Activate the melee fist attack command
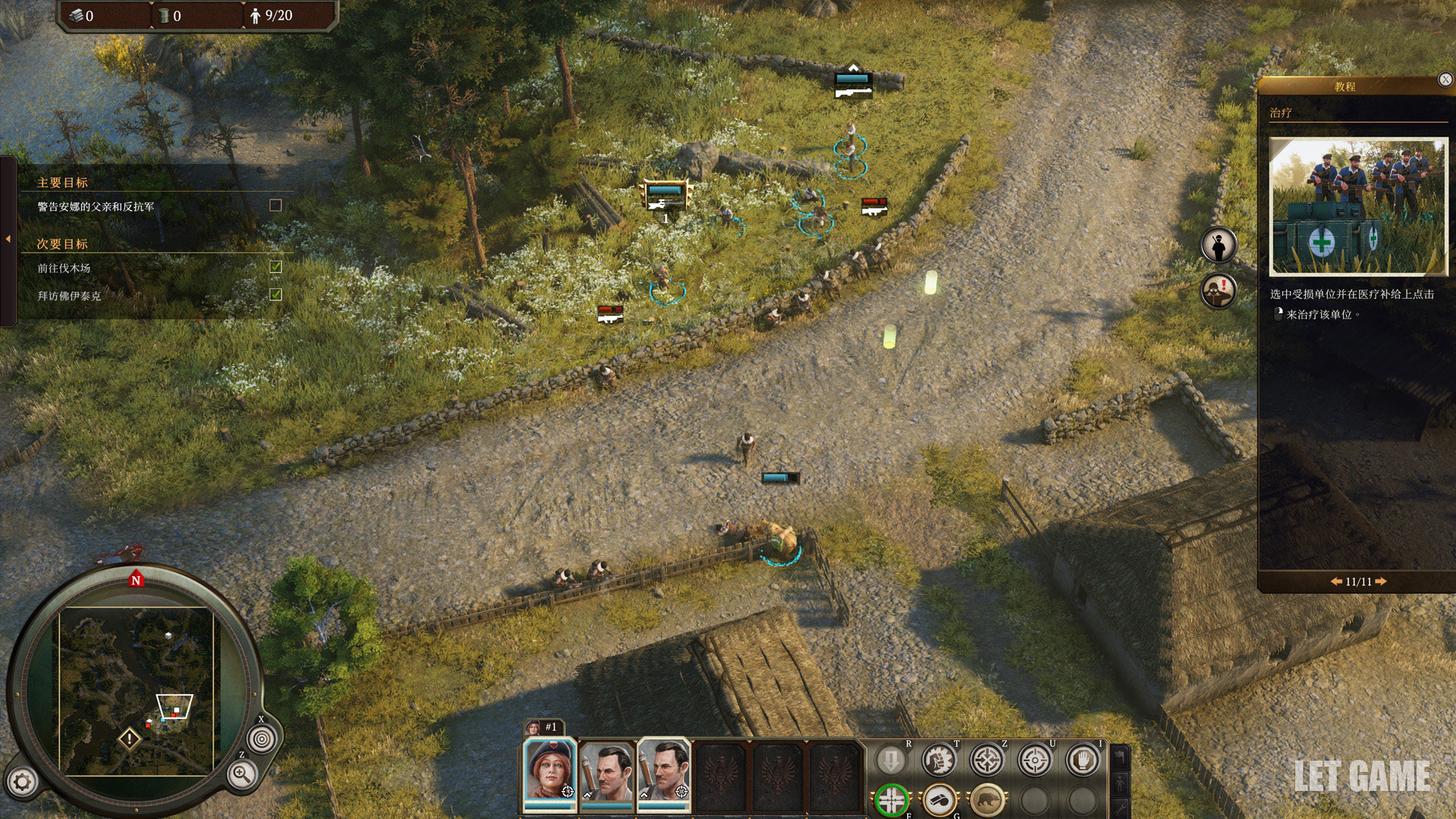The height and width of the screenshot is (819, 1456). (939, 760)
